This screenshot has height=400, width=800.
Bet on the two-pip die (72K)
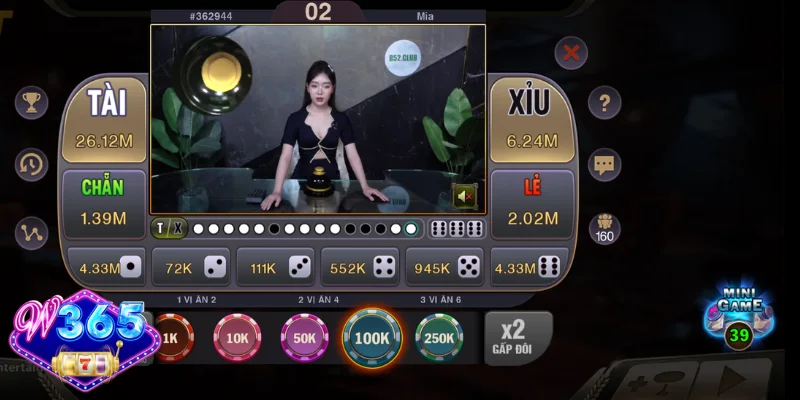tap(192, 267)
